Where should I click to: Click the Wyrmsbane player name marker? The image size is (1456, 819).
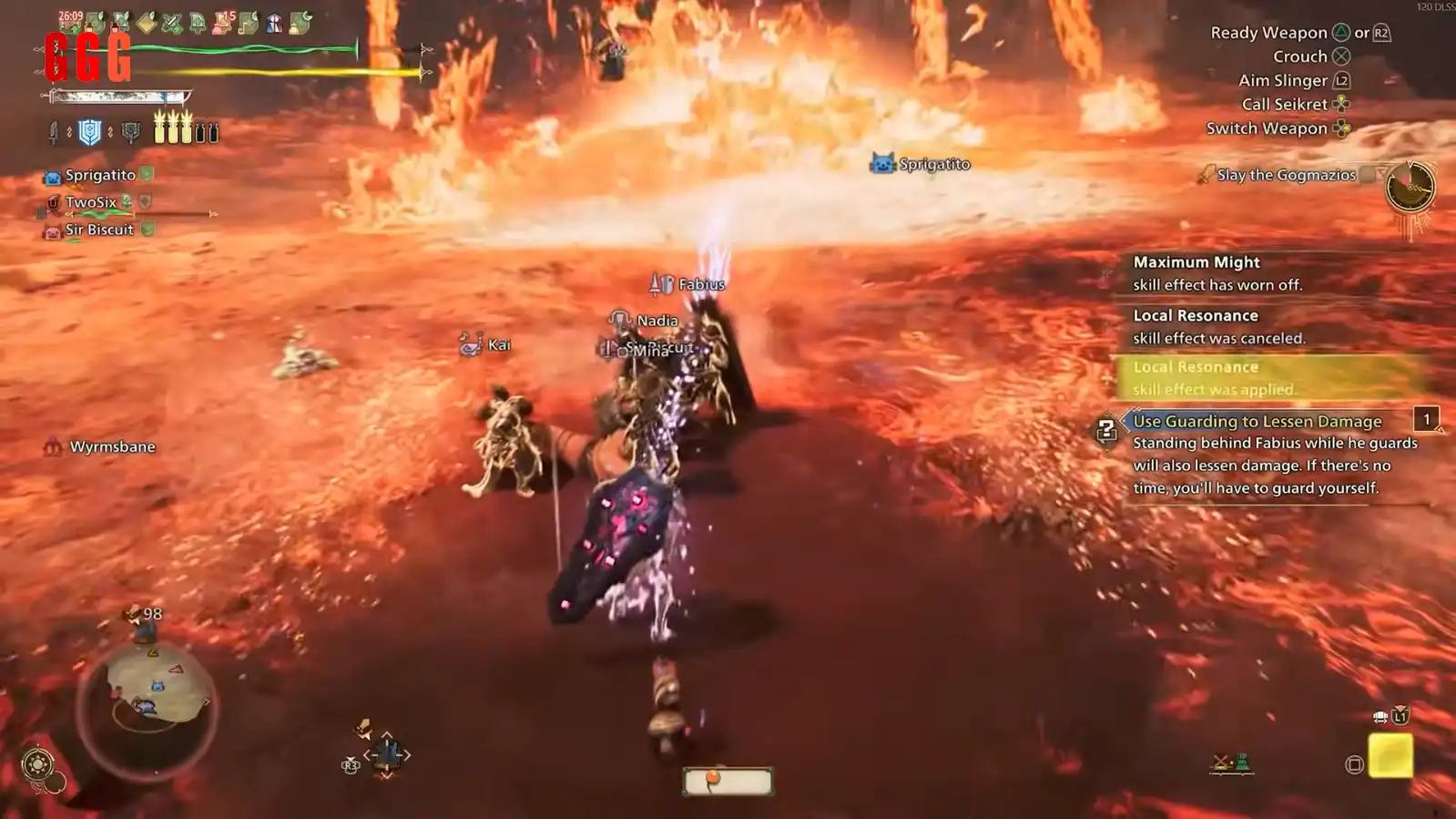click(111, 446)
